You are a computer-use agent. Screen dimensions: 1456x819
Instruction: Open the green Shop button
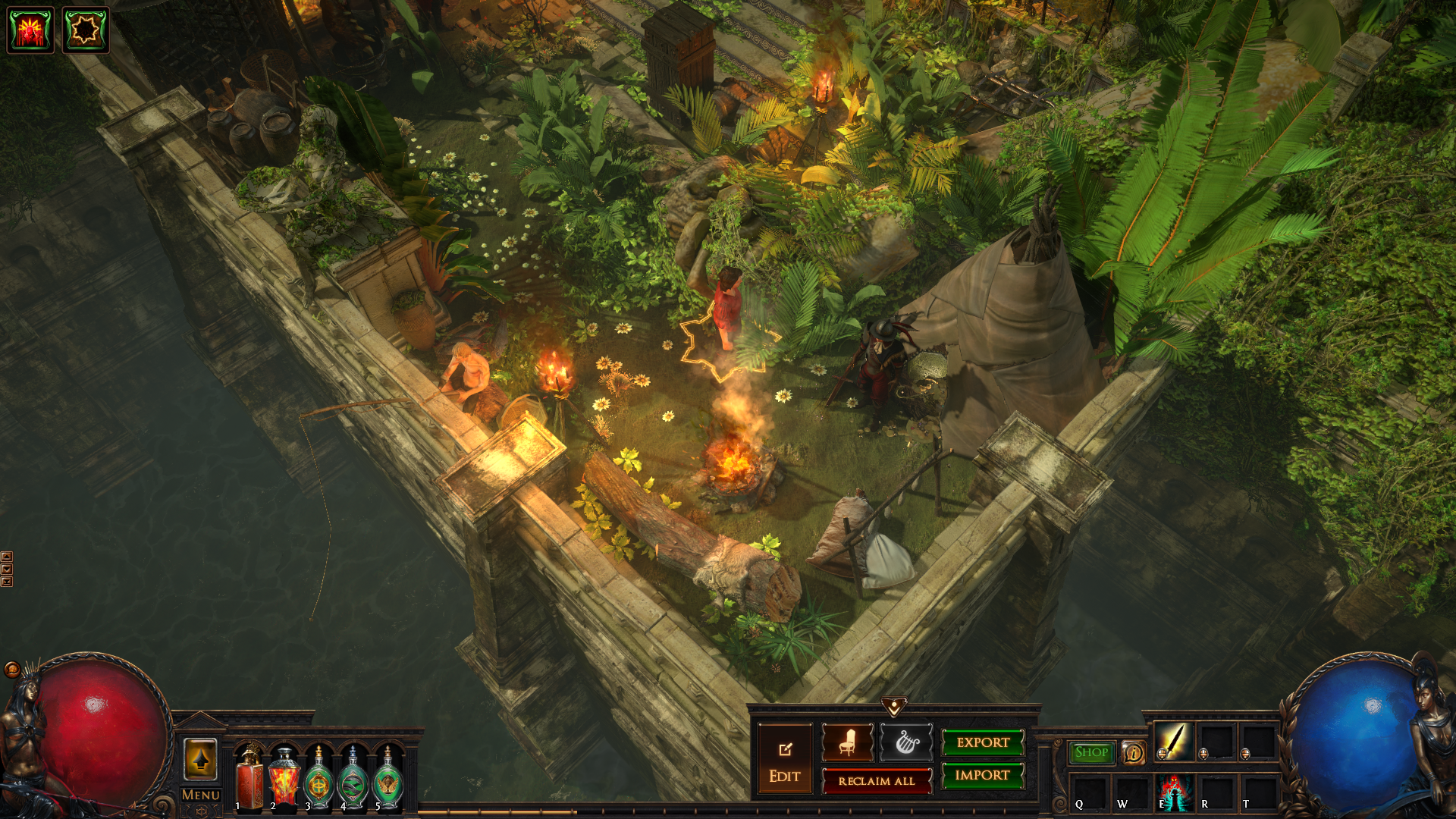coord(1091,752)
